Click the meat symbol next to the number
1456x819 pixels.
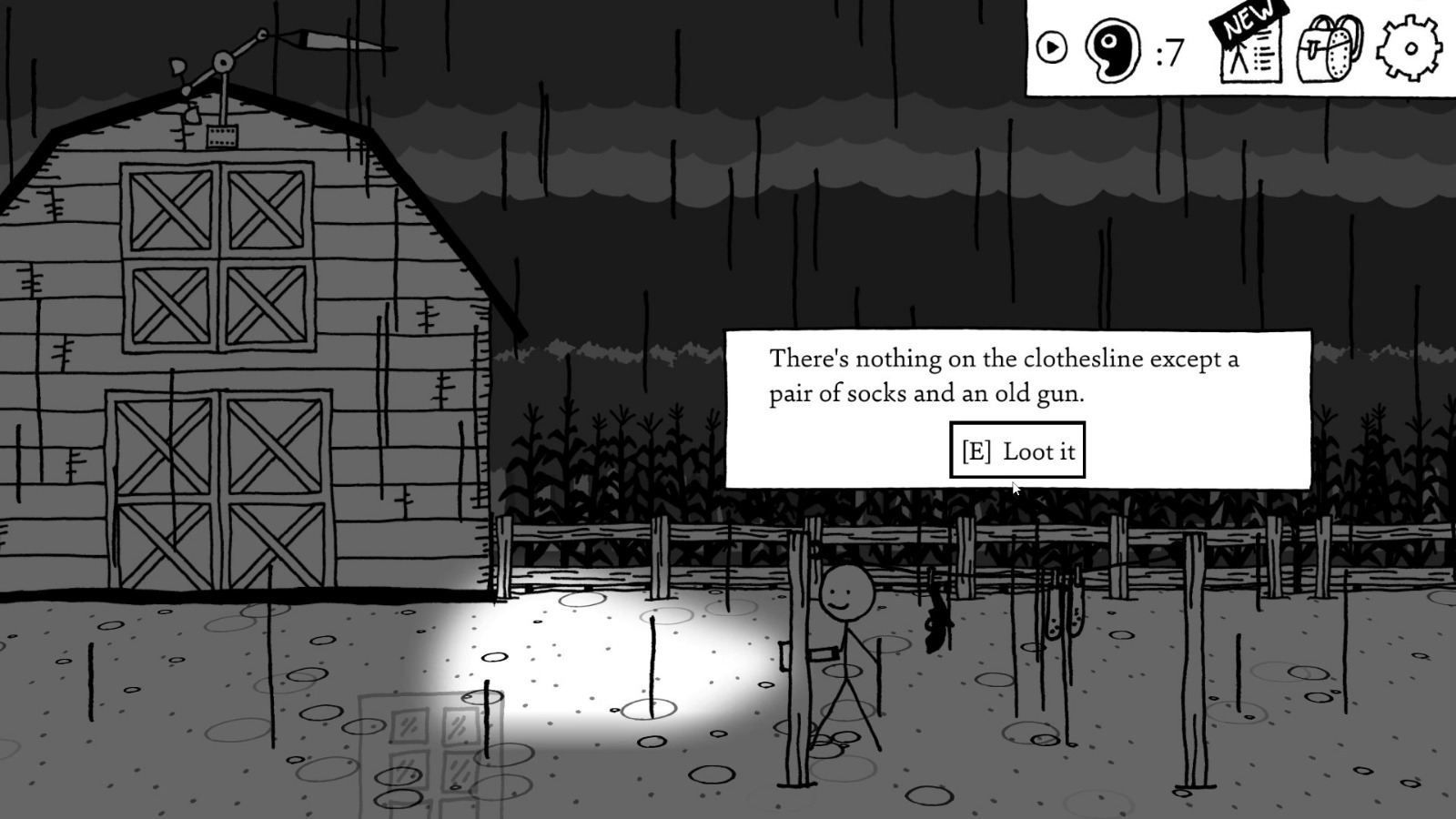pyautogui.click(x=1112, y=50)
